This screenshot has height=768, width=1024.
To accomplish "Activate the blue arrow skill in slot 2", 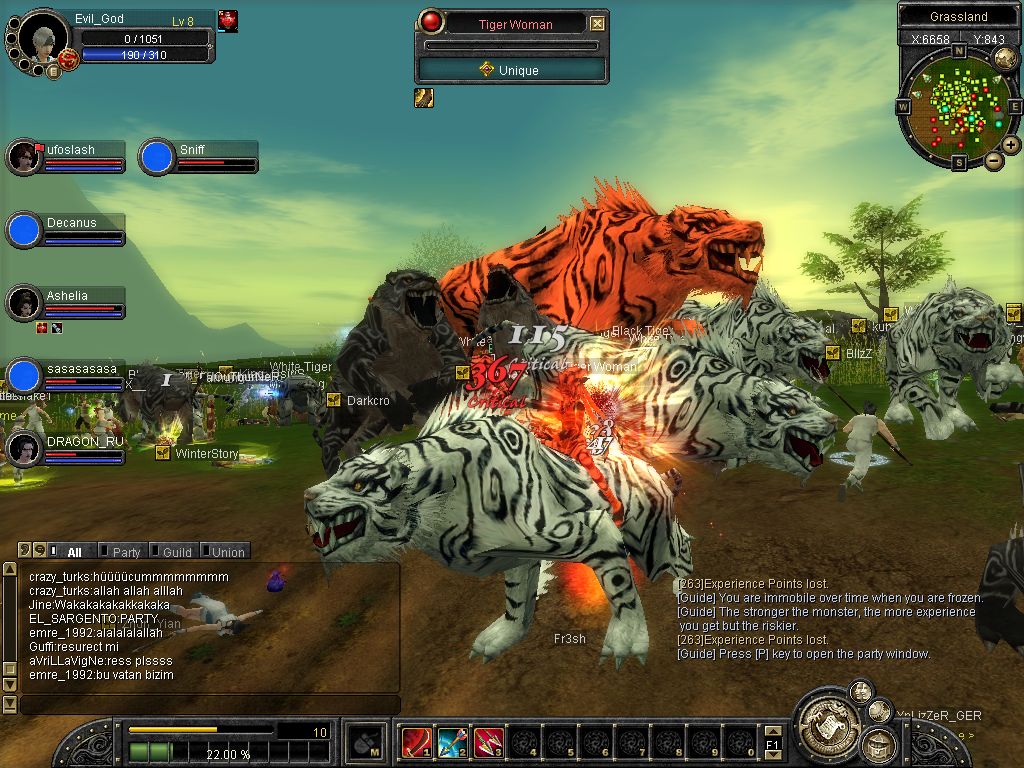I will coord(452,742).
